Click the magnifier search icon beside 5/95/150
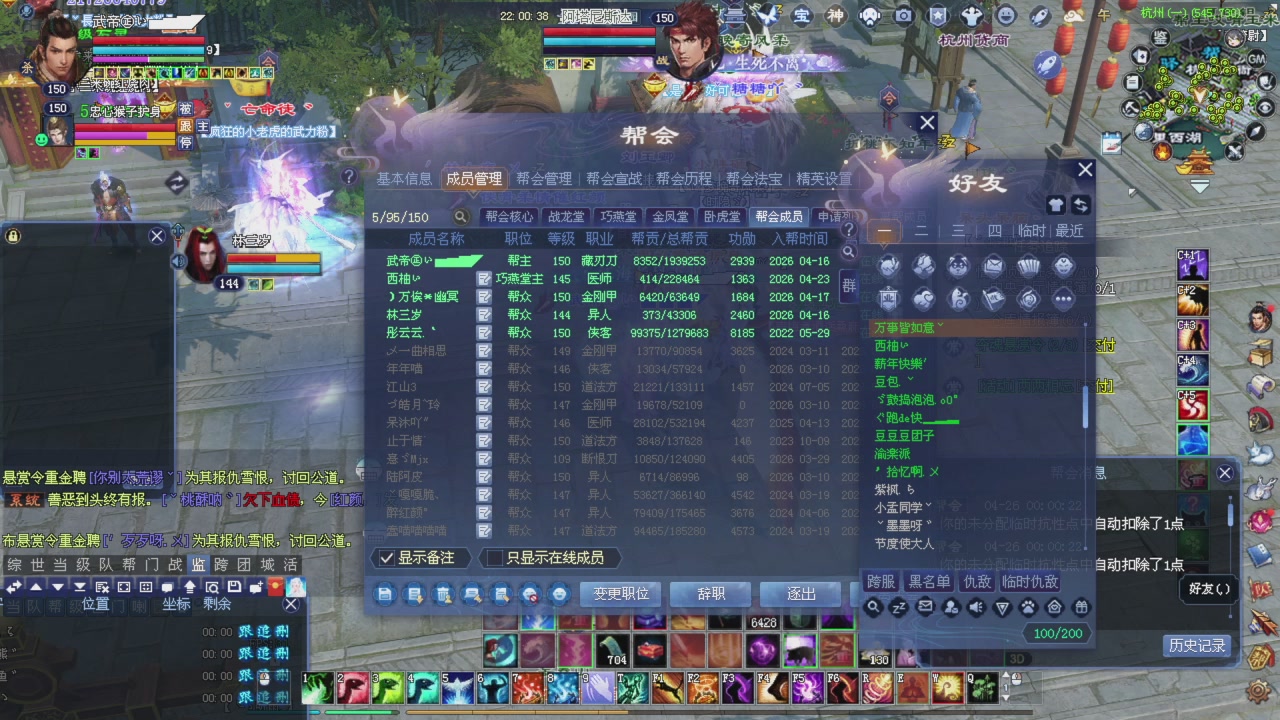 click(459, 215)
